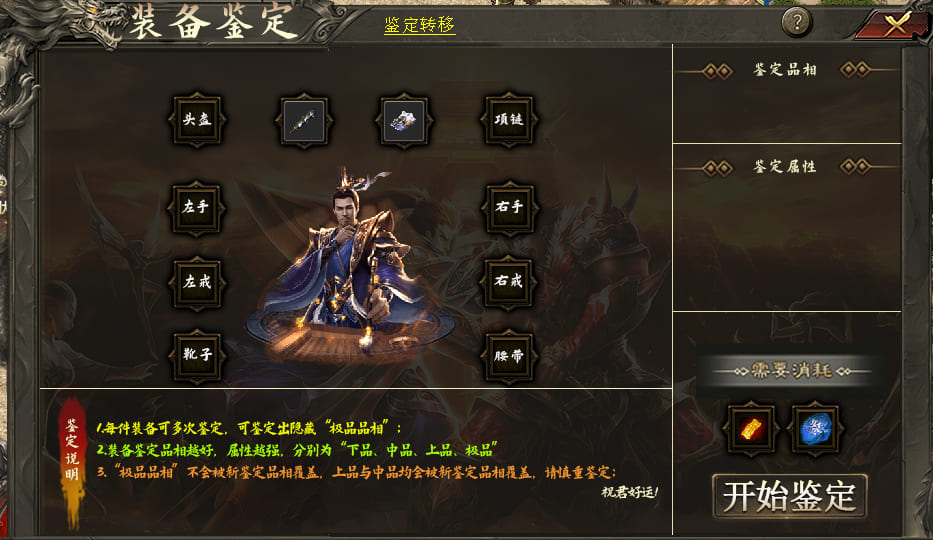Viewport: 933px width, 540px height.
Task: Select the 项链 equipment slot
Action: 509,121
